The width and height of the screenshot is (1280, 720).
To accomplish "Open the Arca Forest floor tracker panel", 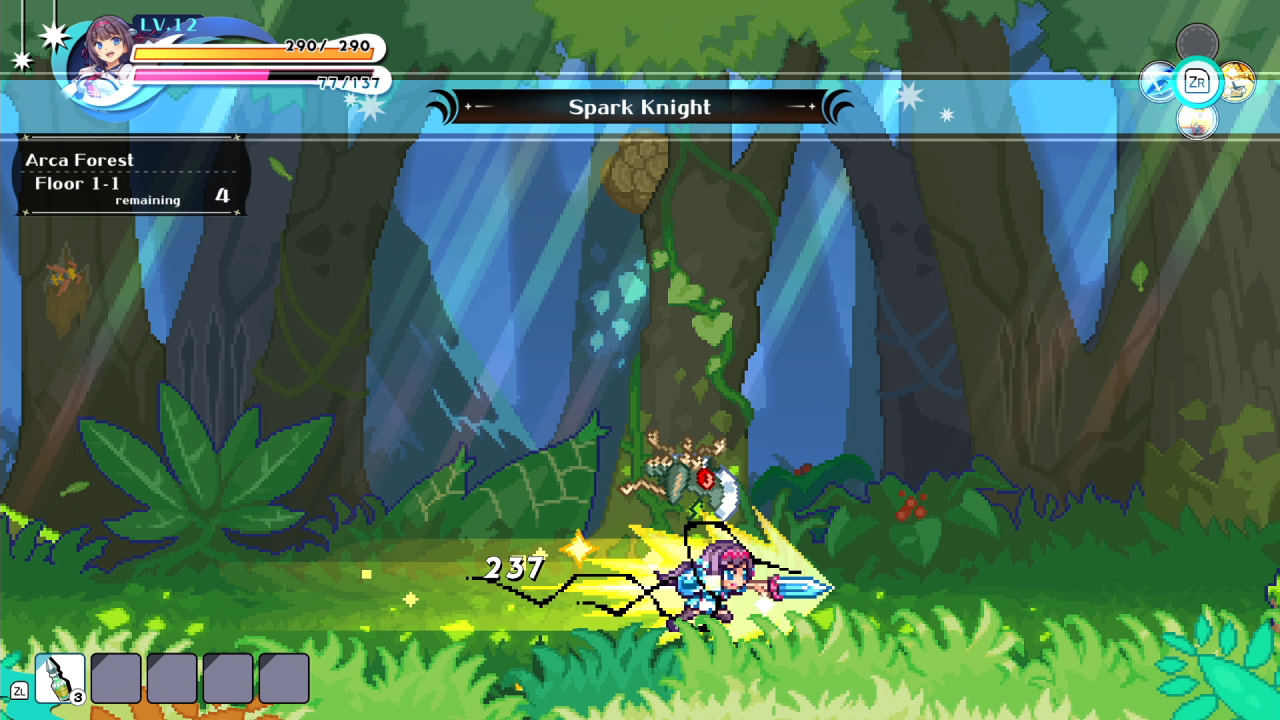I will pos(130,176).
